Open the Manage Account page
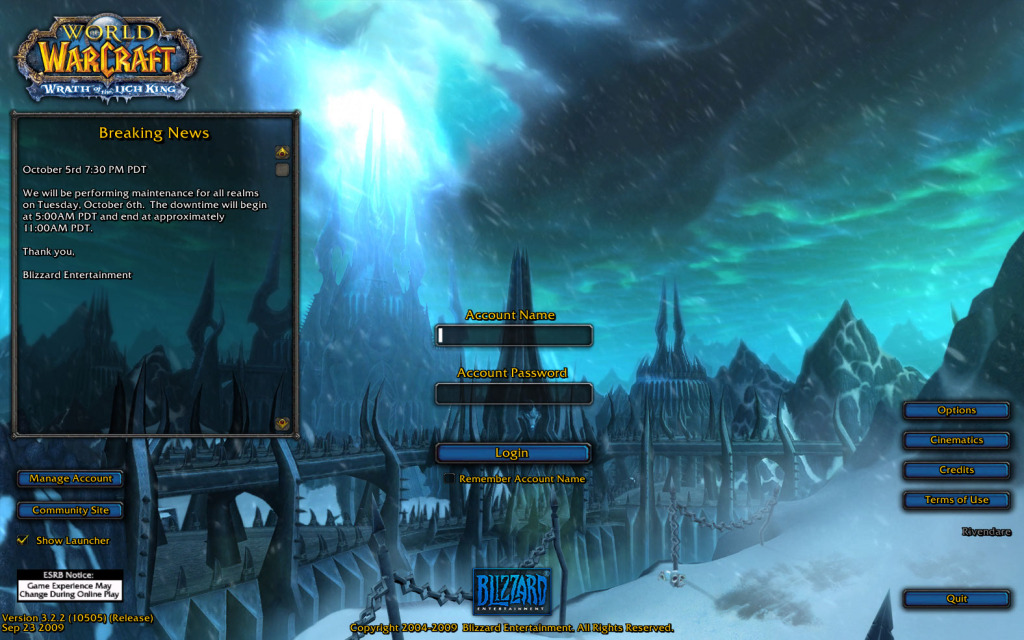The image size is (1024, 640). pyautogui.click(x=70, y=479)
